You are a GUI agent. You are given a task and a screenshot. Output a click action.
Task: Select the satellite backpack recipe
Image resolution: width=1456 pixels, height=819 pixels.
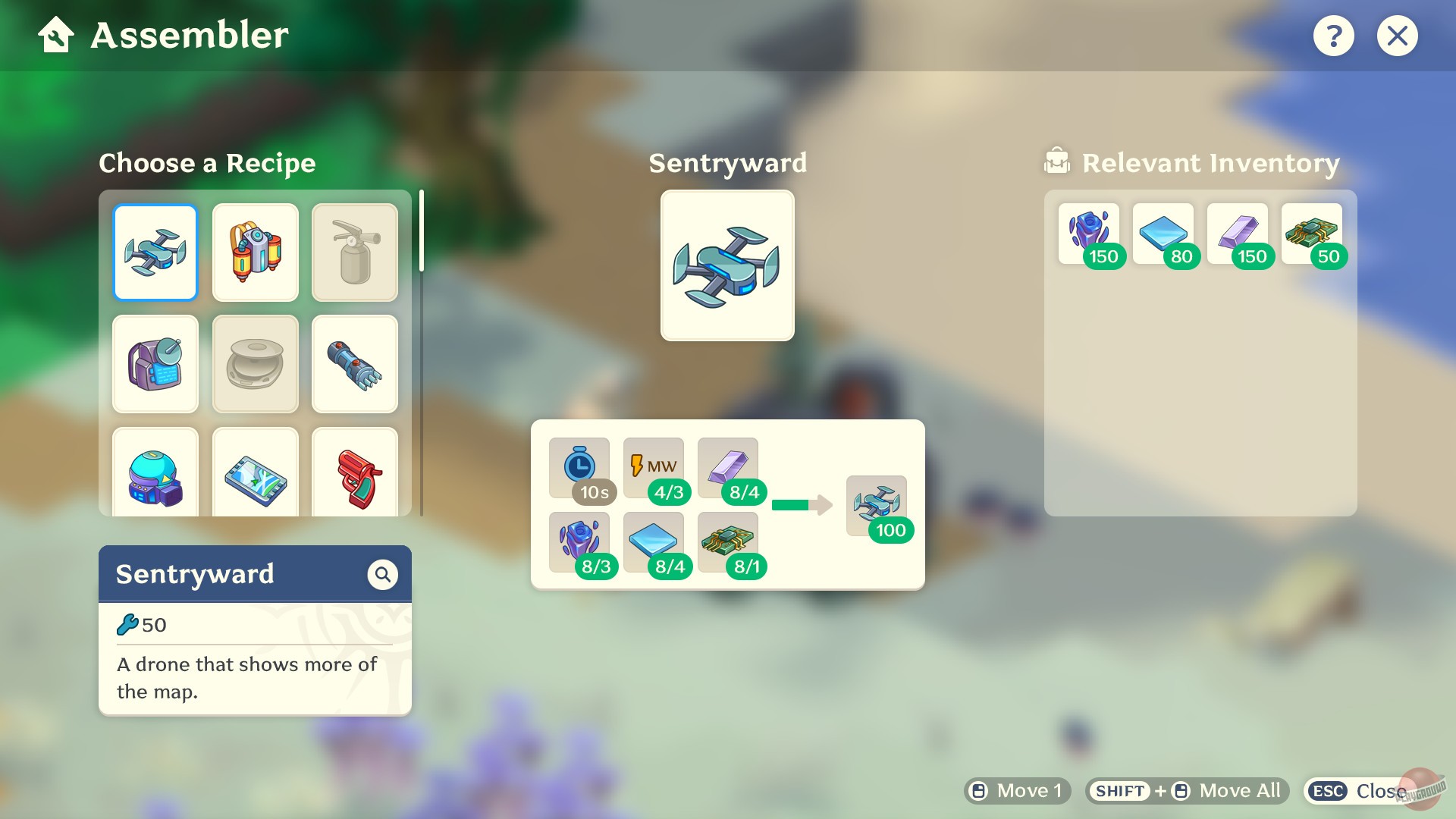tap(155, 364)
